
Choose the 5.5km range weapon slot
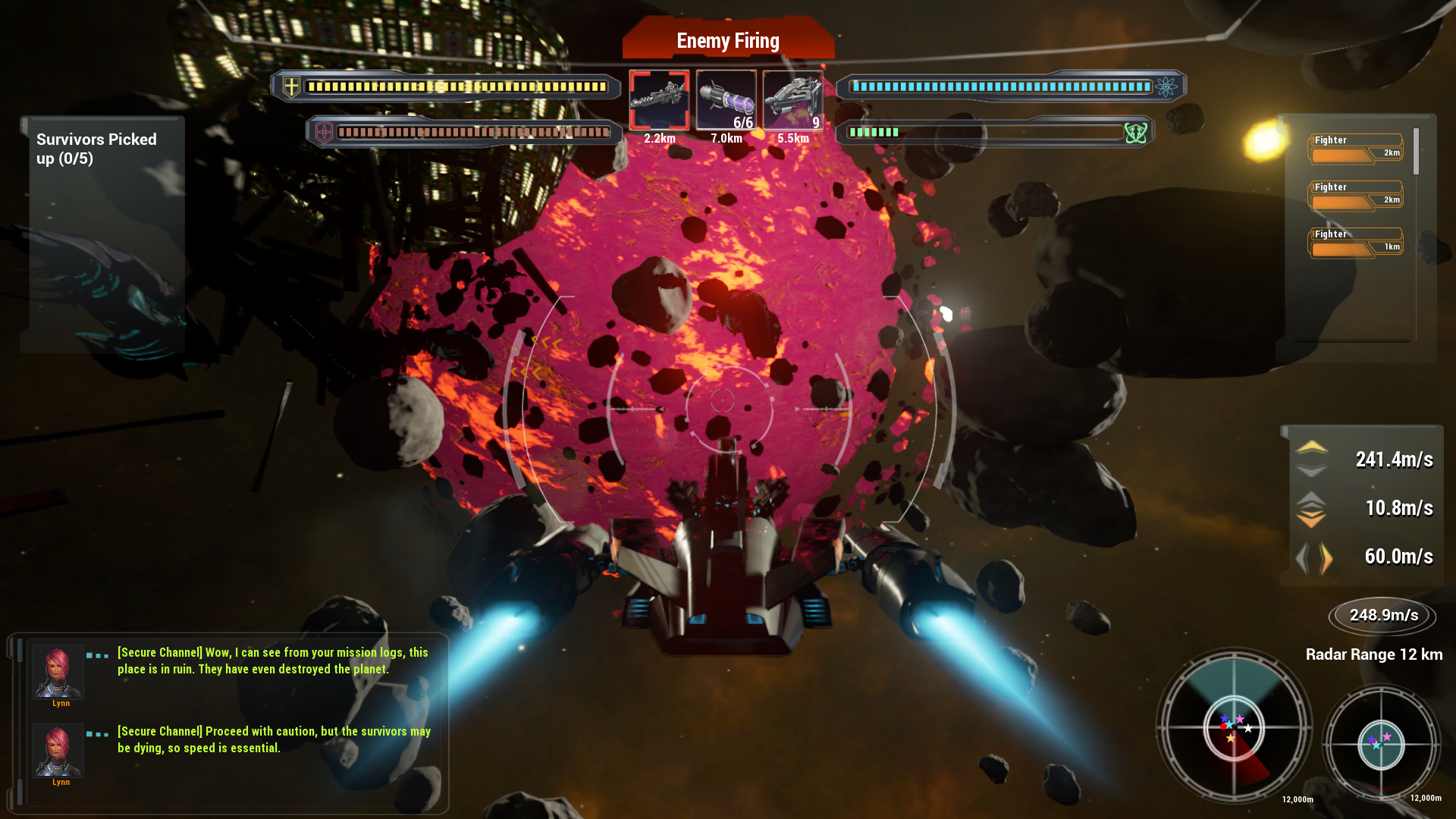pos(792,101)
